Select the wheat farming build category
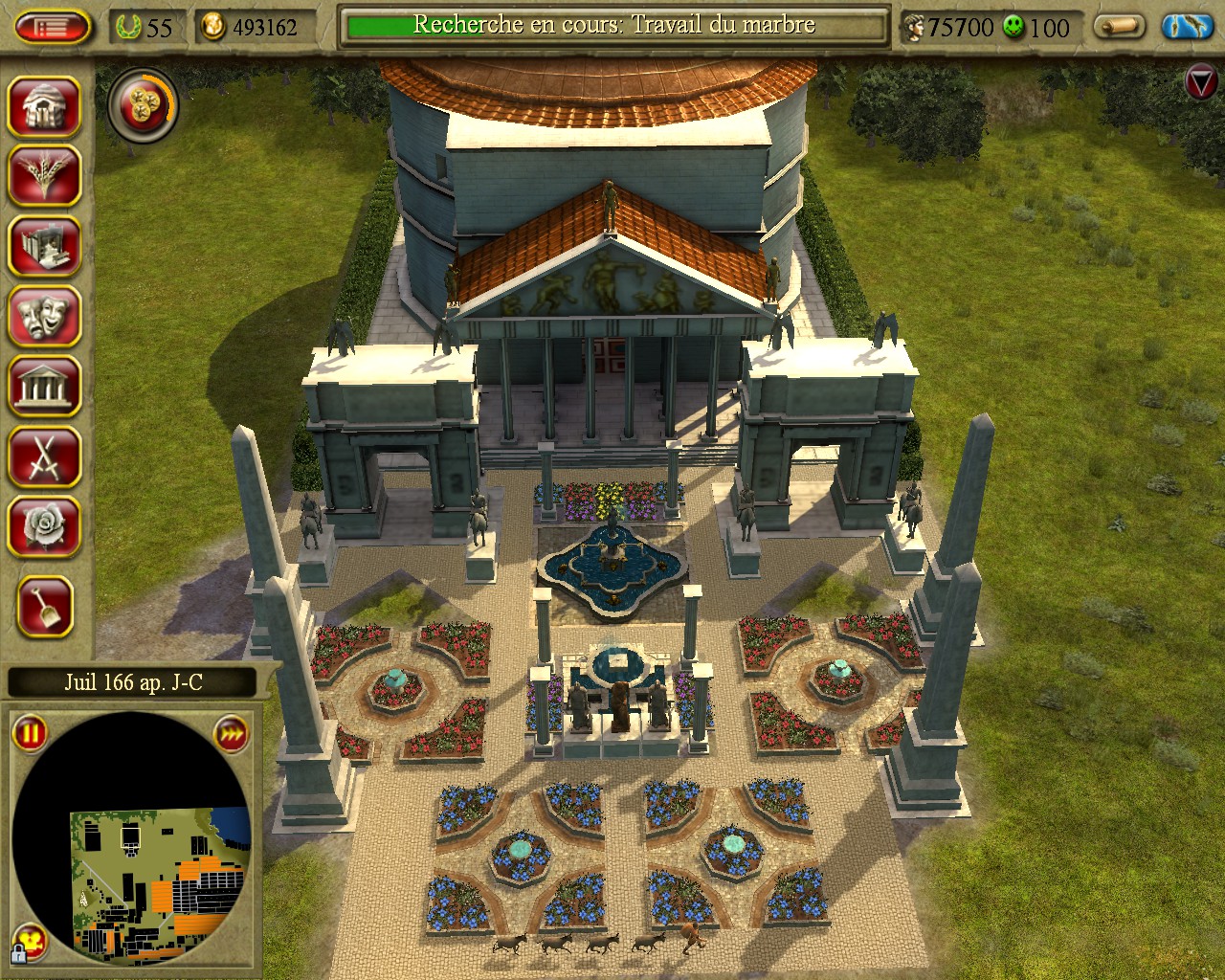This screenshot has width=1225, height=980. tap(44, 175)
